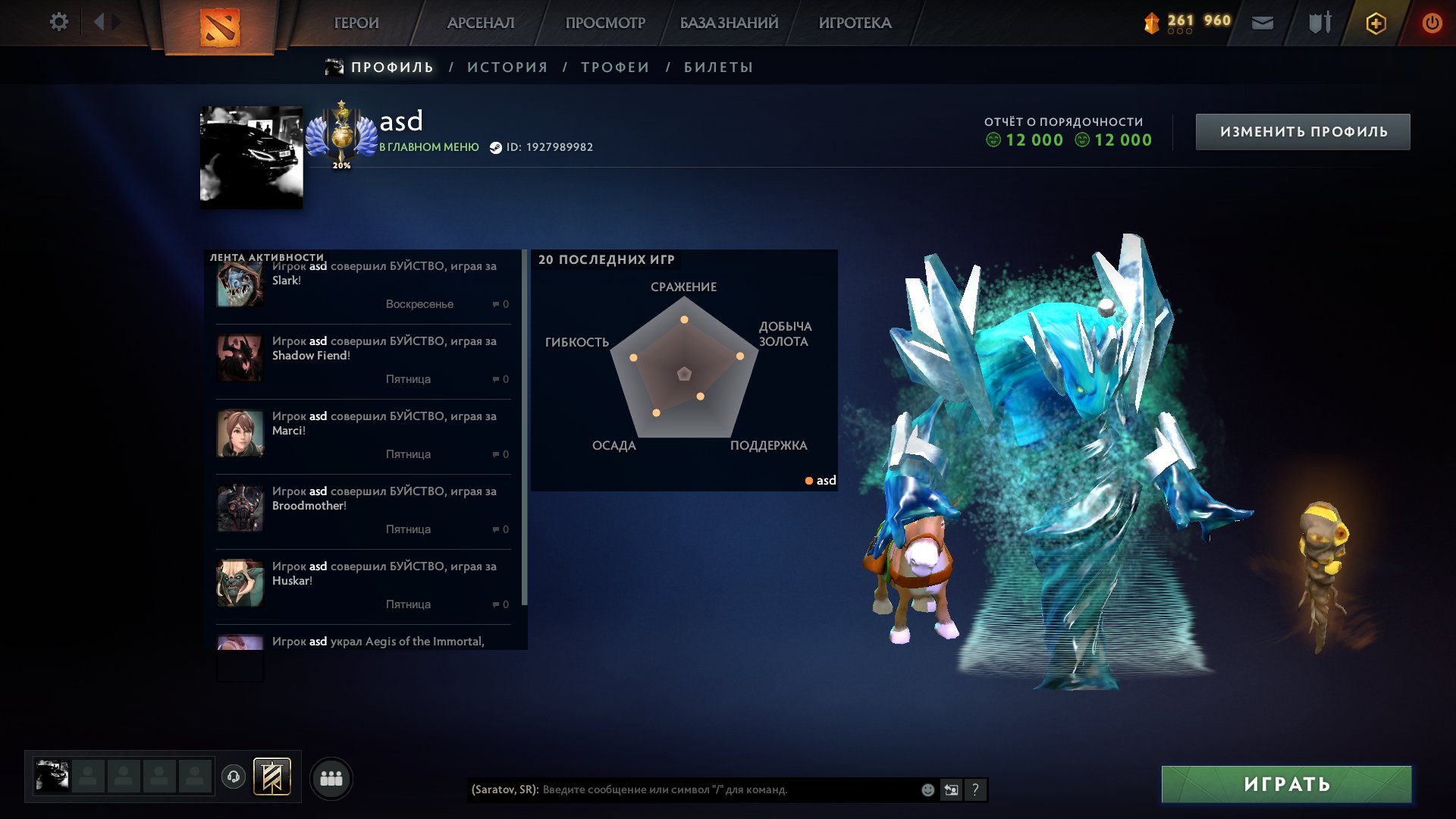Open the emoticon picker in chat
Screen dimensions: 1456x819
click(x=927, y=789)
